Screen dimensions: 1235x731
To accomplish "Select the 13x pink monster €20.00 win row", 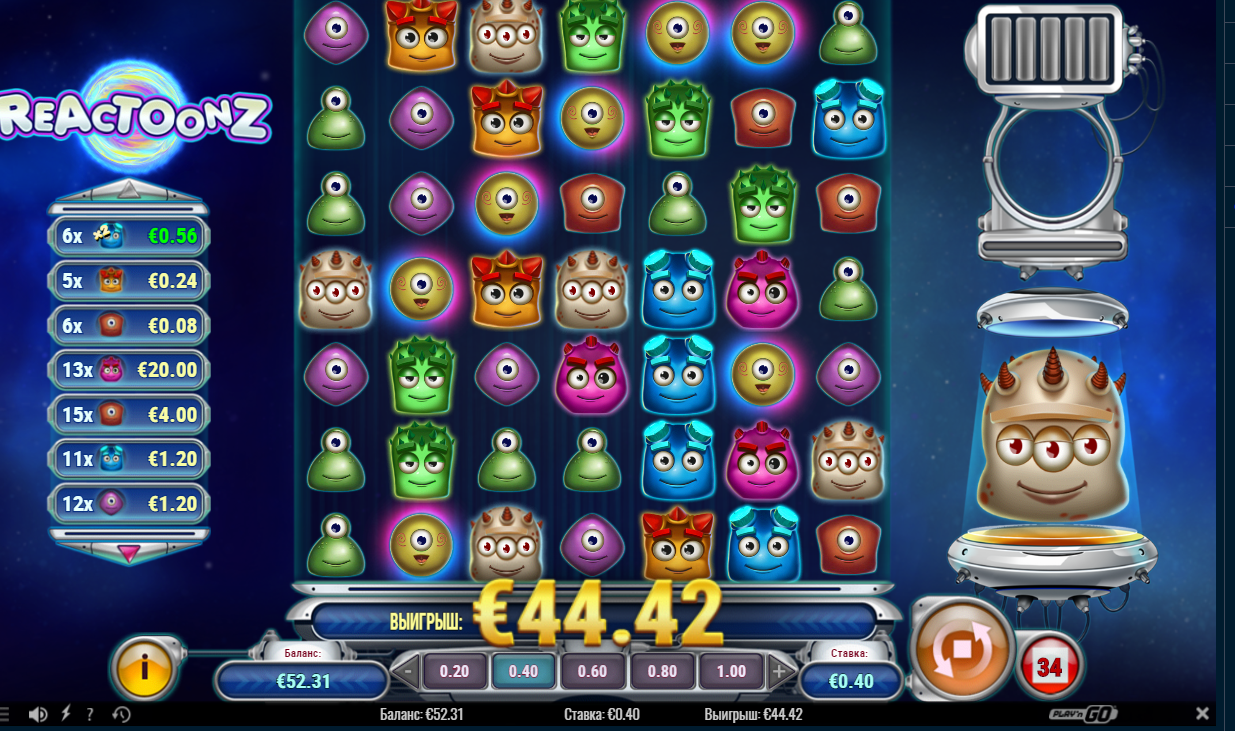I will point(129,370).
